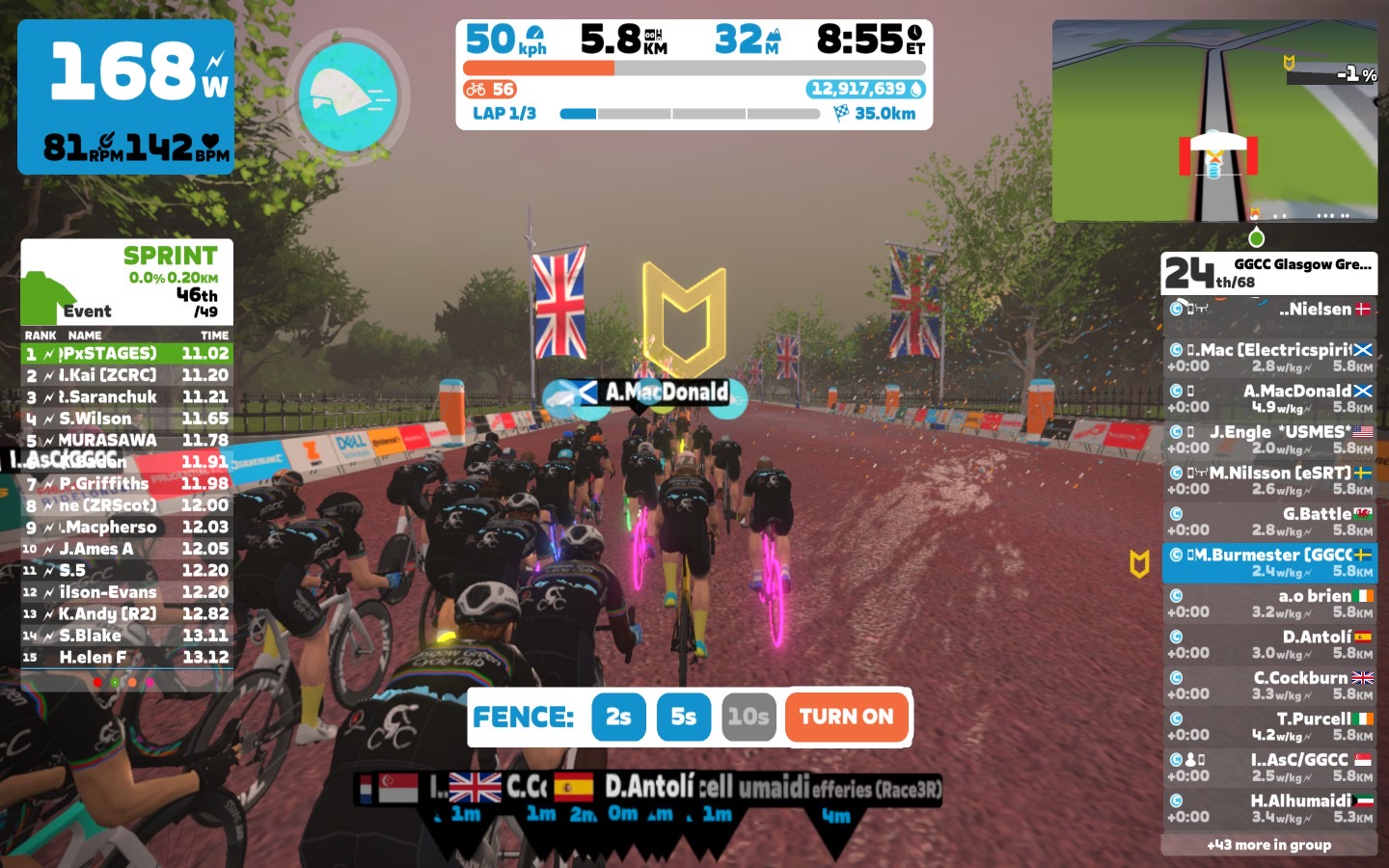The height and width of the screenshot is (868, 1389).
Task: Set the fence to 2s
Action: tap(618, 717)
